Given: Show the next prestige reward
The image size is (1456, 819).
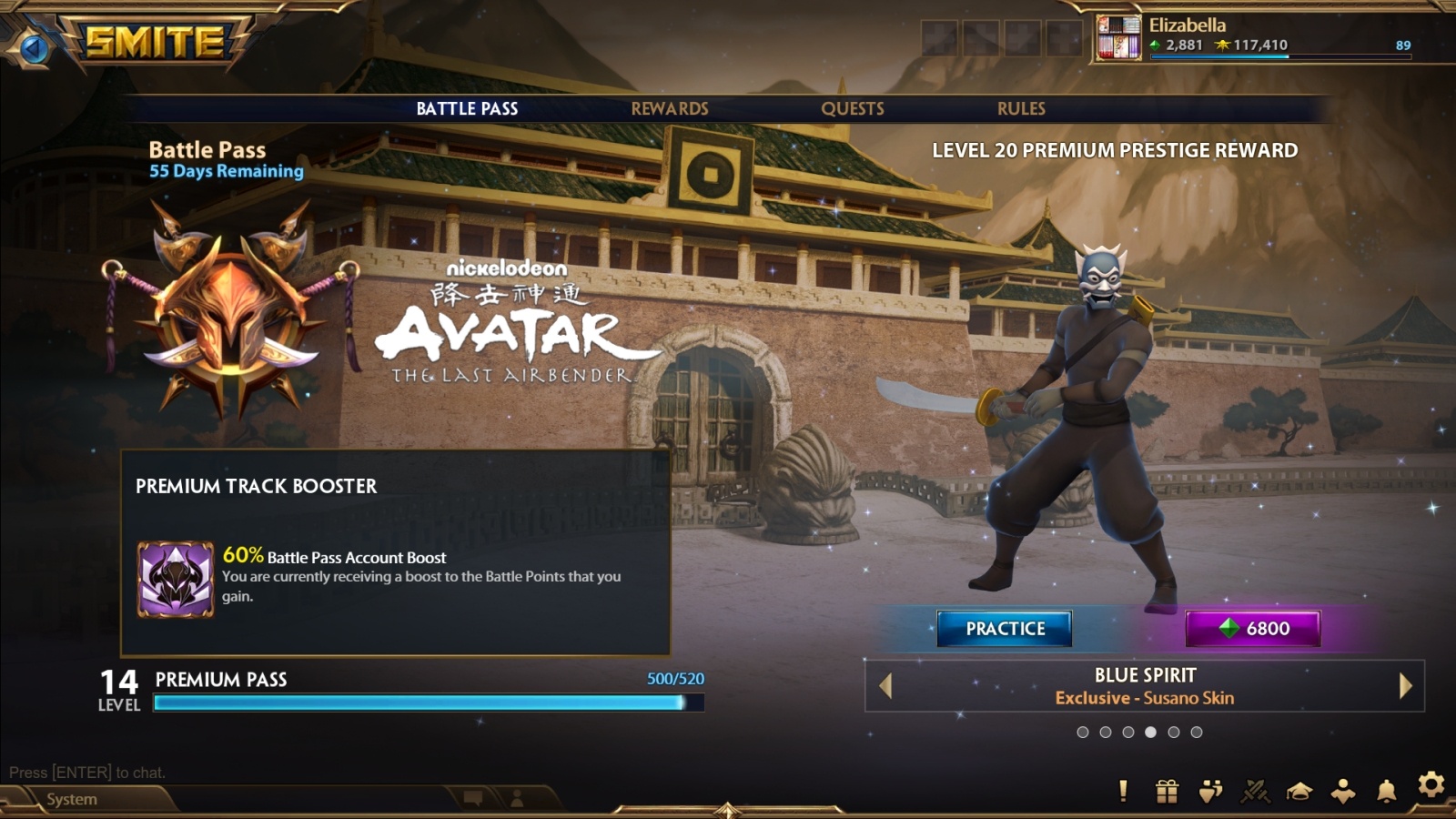Looking at the screenshot, I should 1405,686.
